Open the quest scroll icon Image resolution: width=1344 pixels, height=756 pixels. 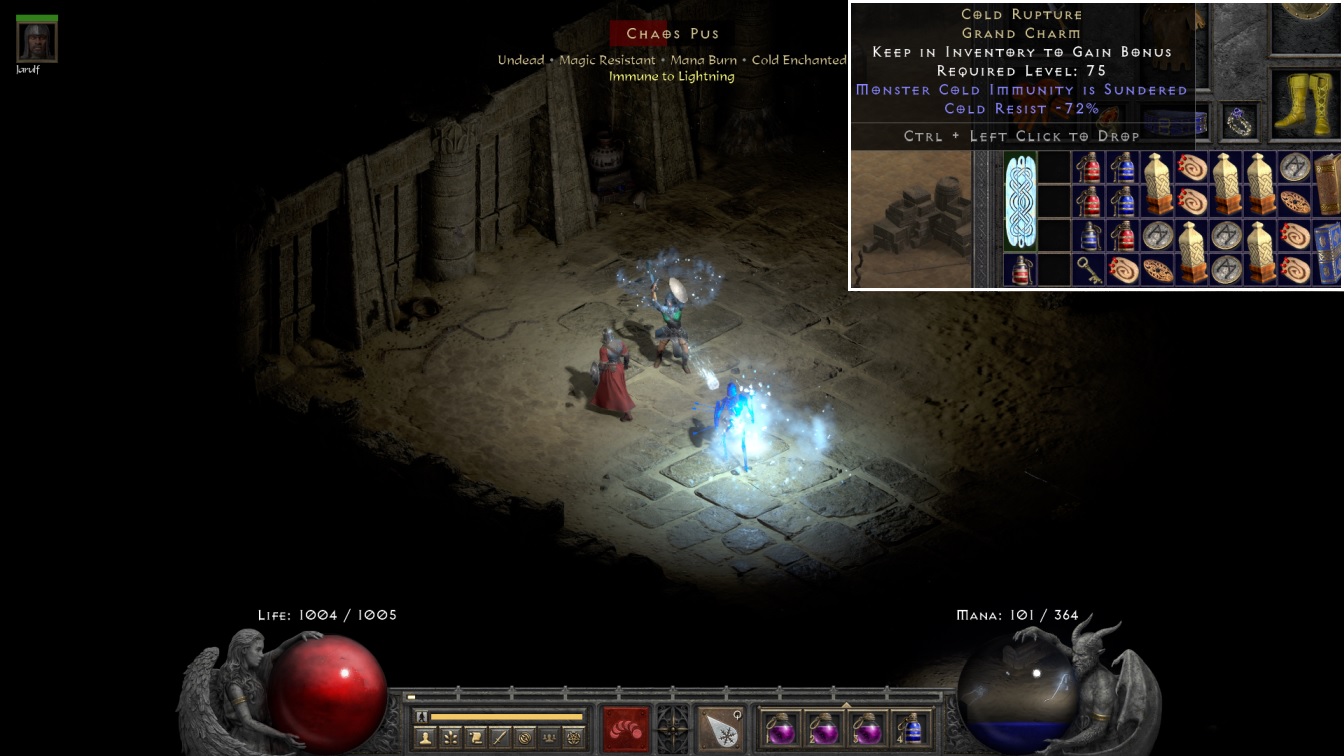pos(474,738)
